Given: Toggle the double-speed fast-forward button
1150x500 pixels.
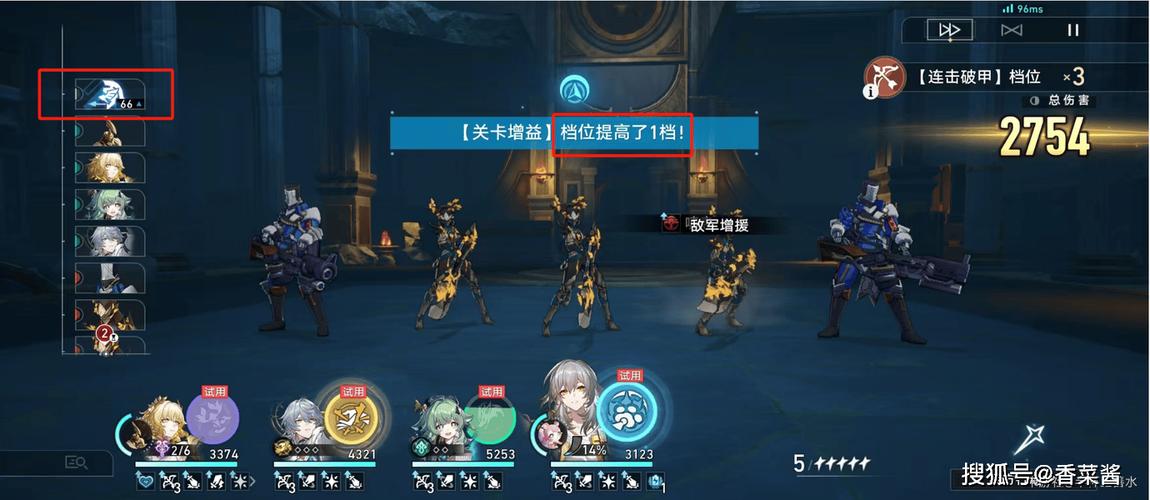Looking at the screenshot, I should 948,30.
